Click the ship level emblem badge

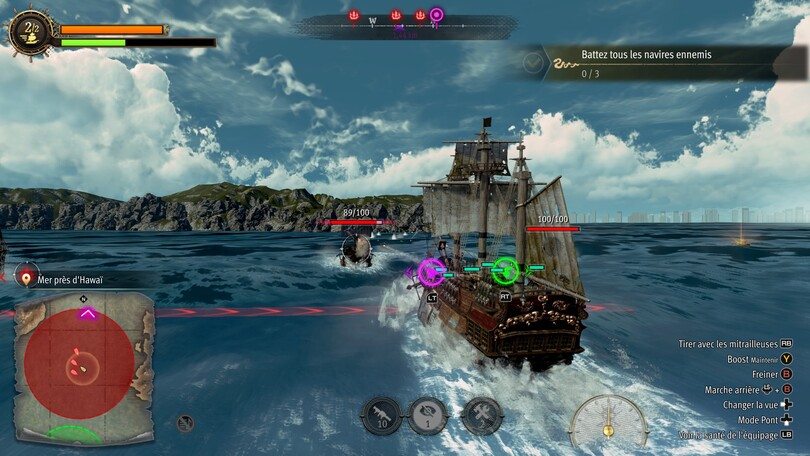point(30,30)
